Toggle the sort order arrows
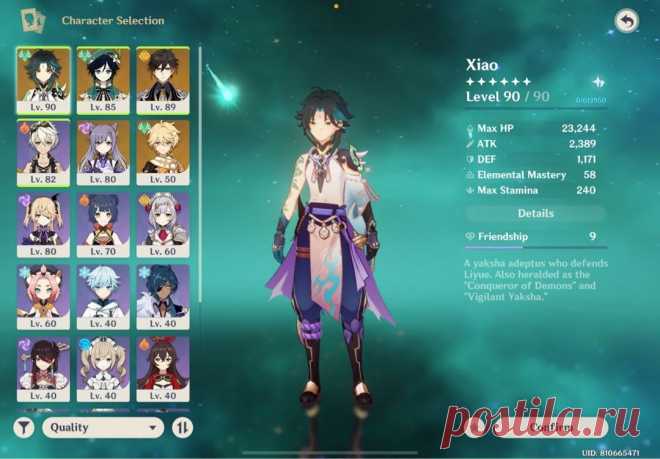Screen dimensions: 660x459 pos(183,427)
